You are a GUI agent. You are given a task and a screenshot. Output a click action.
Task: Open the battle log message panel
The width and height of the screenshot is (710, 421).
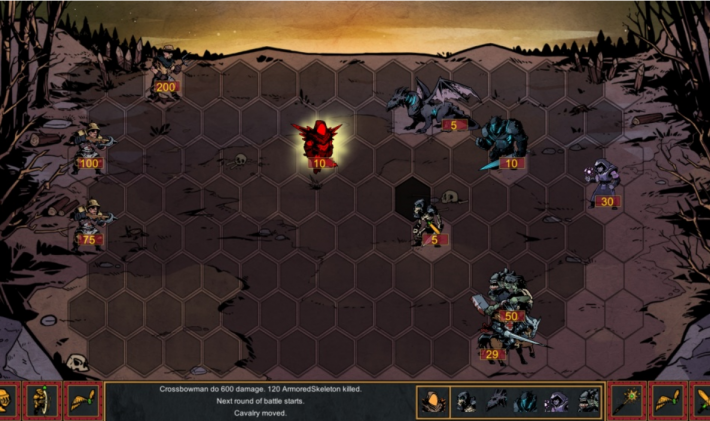point(258,400)
